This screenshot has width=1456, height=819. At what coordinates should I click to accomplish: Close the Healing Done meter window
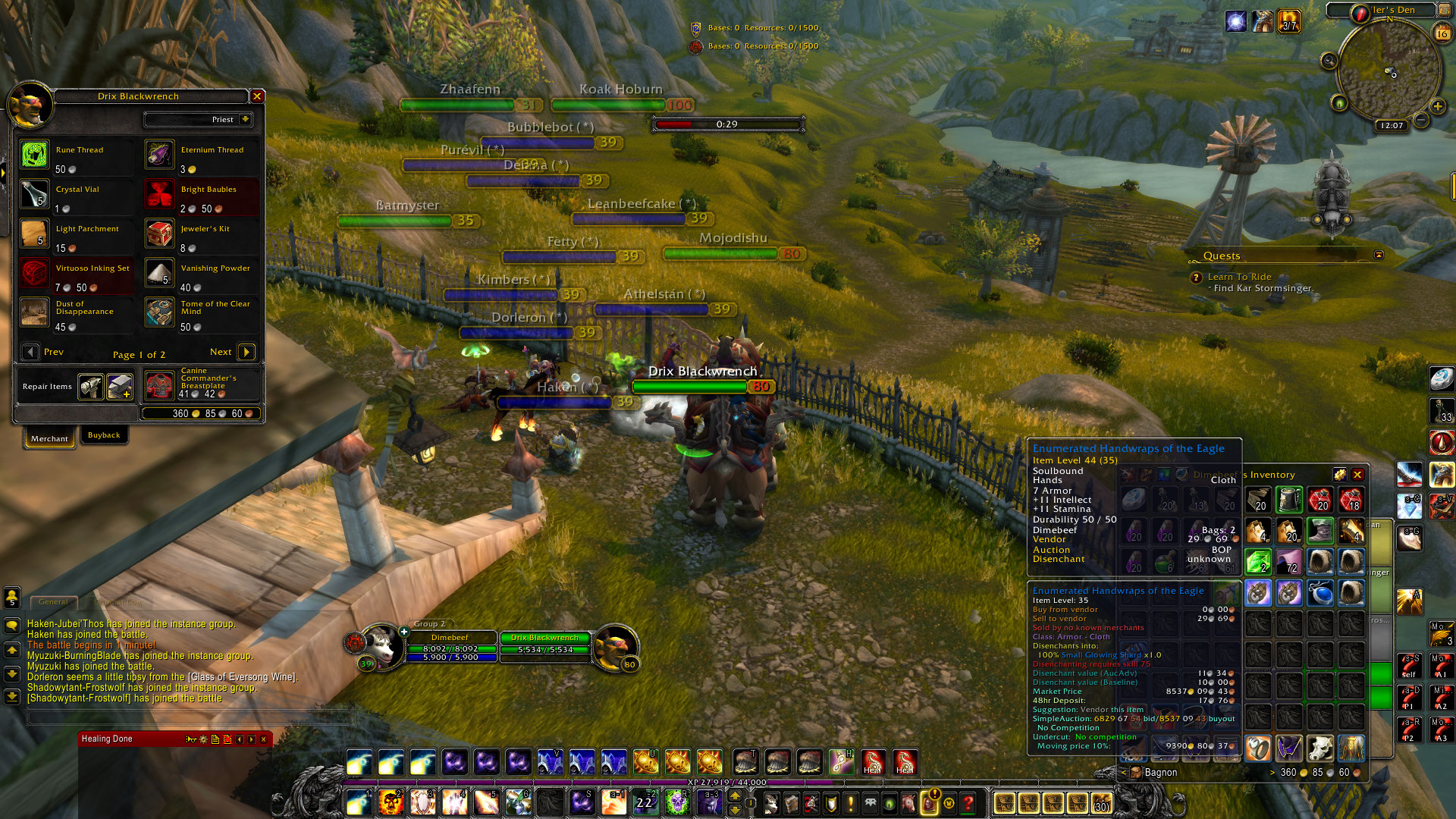[264, 739]
